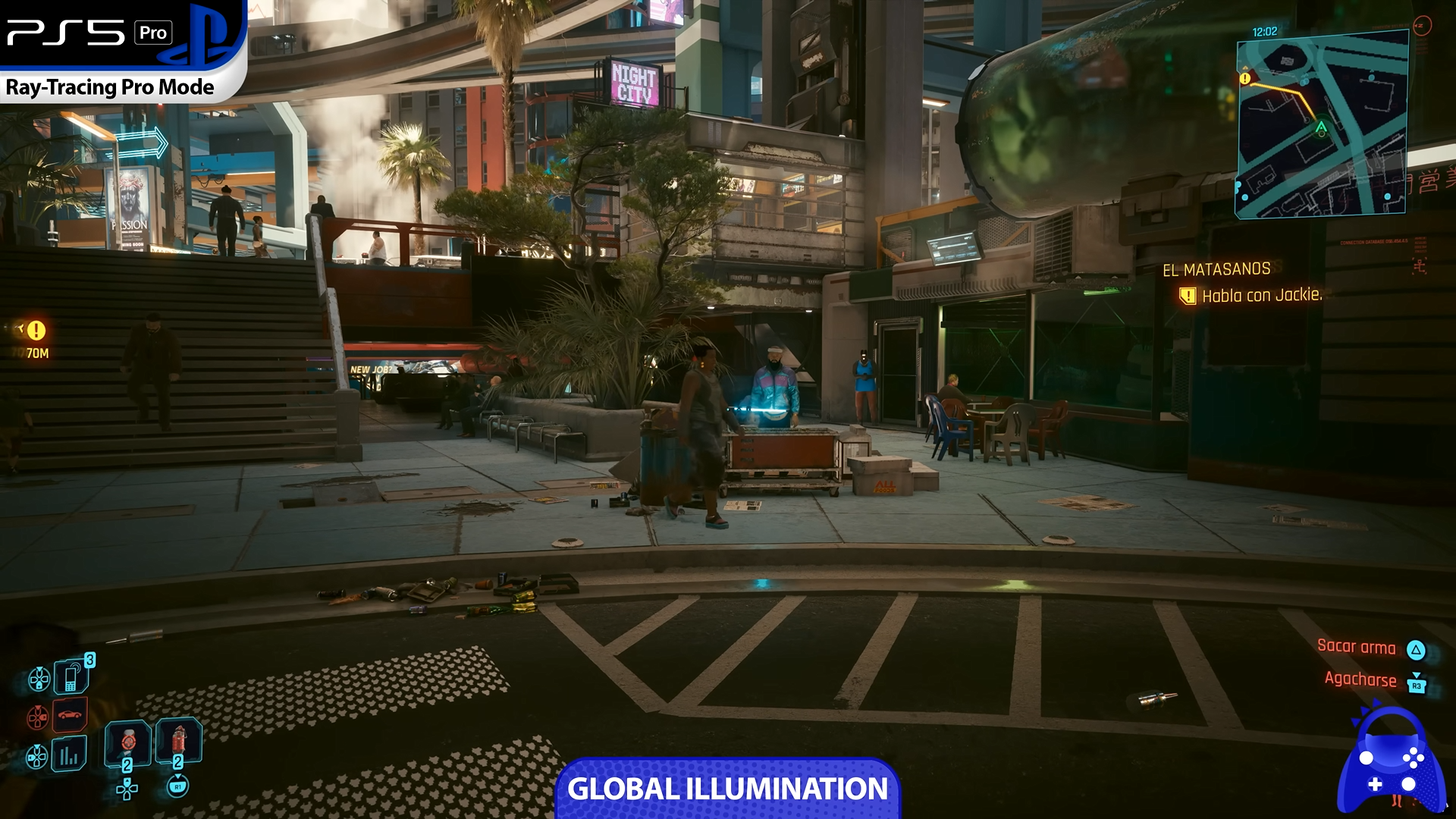The image size is (1456, 819).
Task: Open the signal bars radio slot
Action: pyautogui.click(x=69, y=755)
